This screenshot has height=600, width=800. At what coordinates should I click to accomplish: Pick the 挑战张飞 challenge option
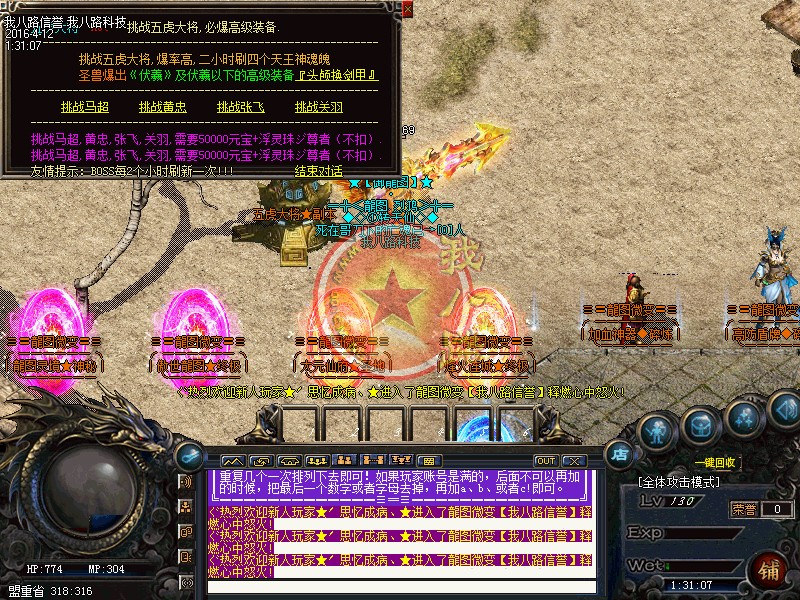[x=241, y=107]
